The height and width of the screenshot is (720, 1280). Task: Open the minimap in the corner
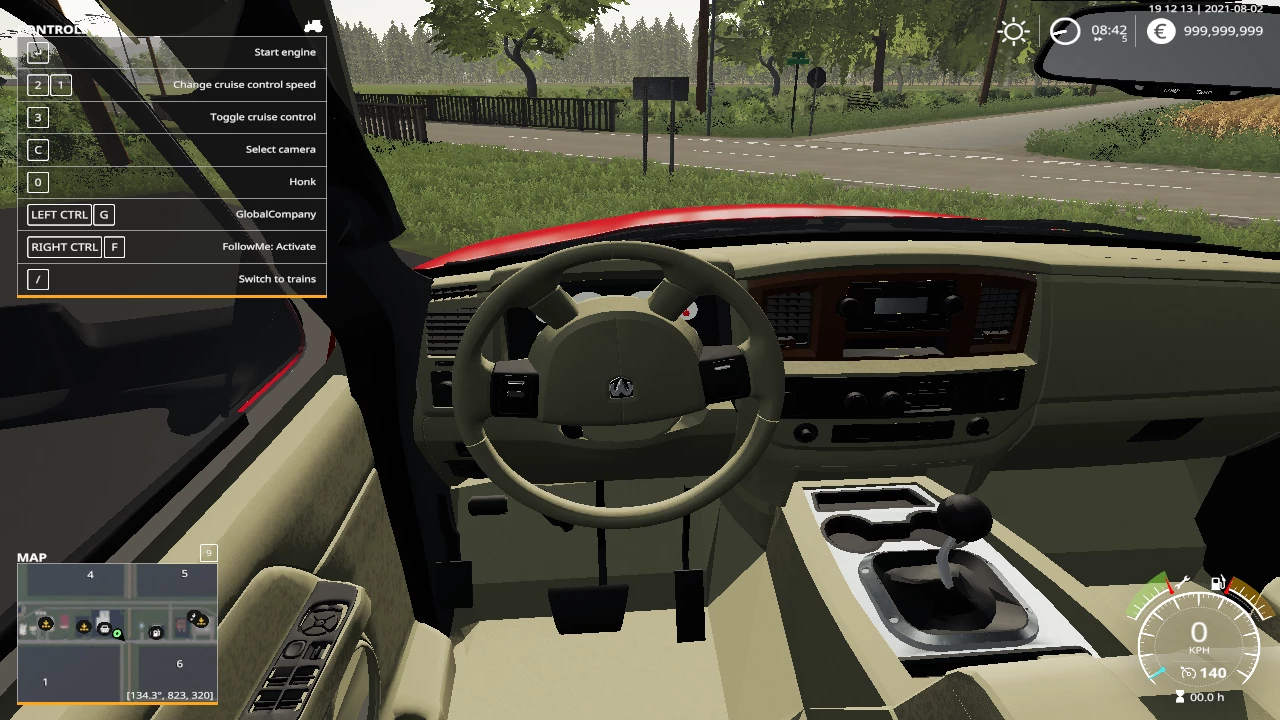[117, 633]
